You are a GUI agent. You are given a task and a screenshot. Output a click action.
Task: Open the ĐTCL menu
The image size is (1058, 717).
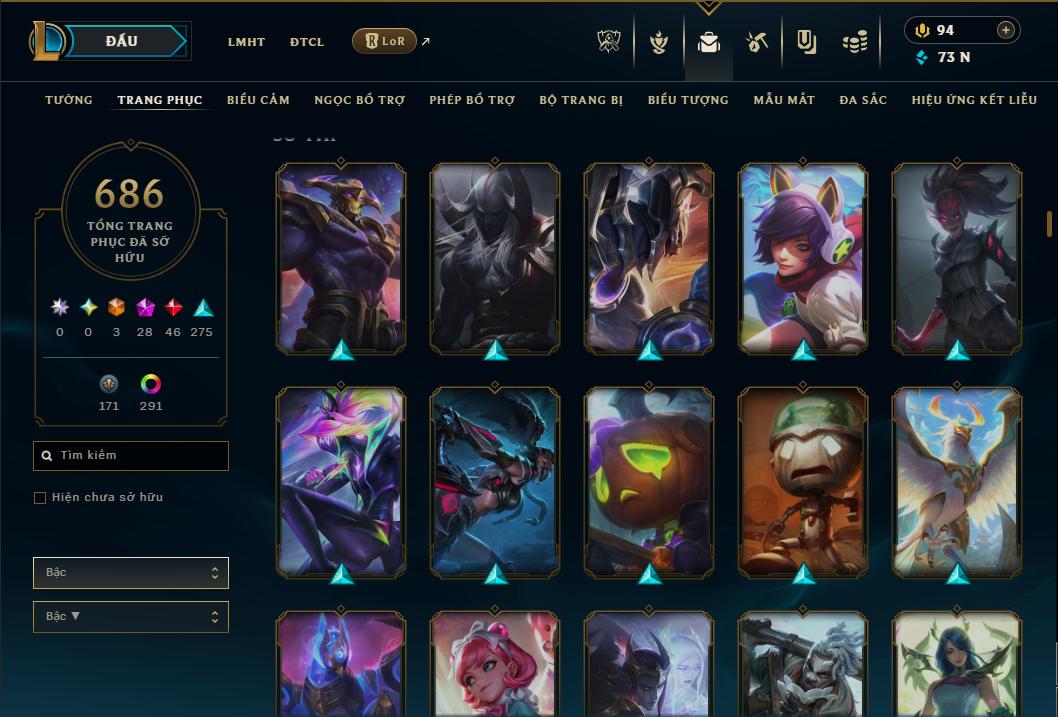click(x=307, y=42)
